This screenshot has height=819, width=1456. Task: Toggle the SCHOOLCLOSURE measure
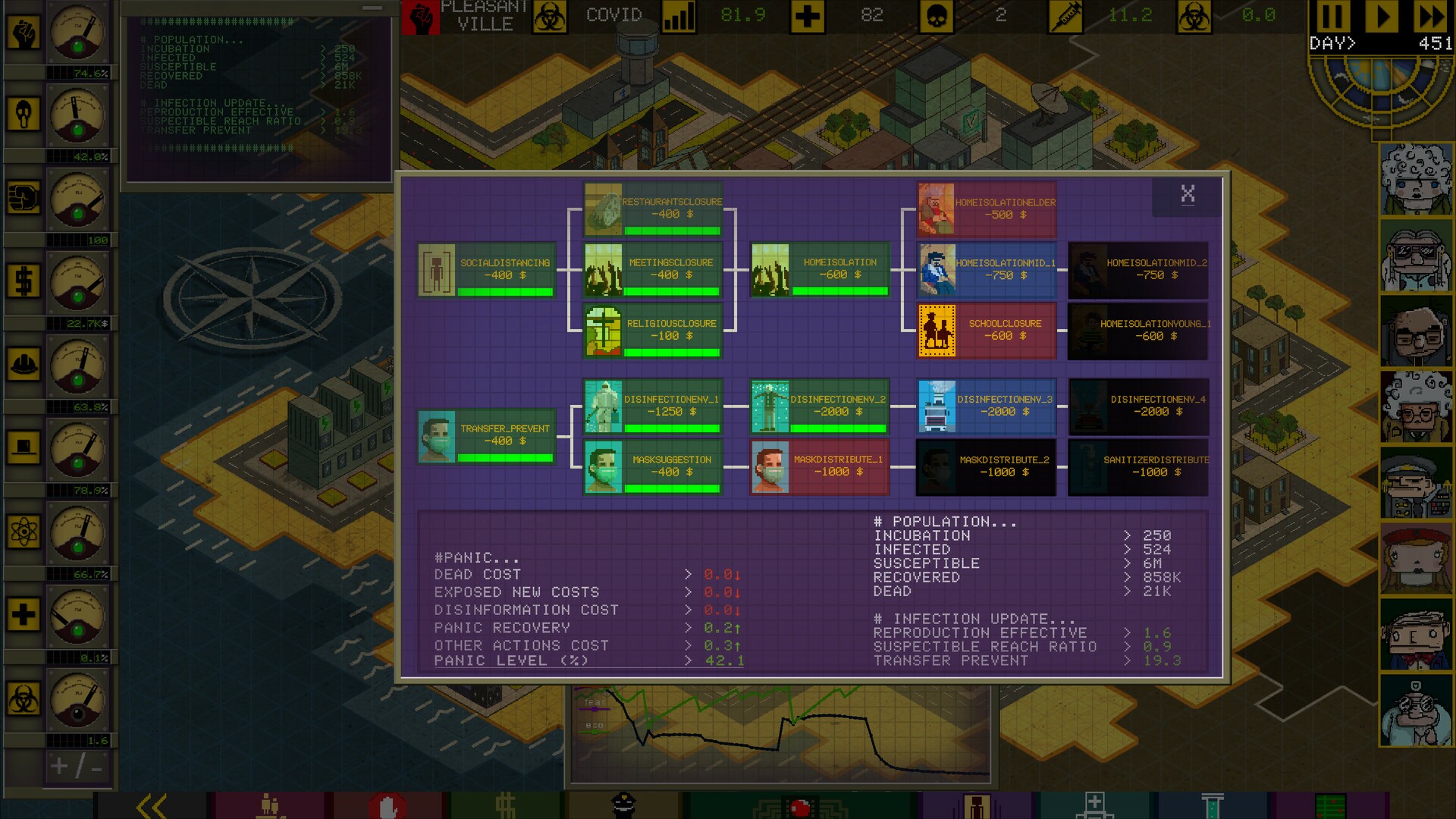pyautogui.click(x=986, y=329)
